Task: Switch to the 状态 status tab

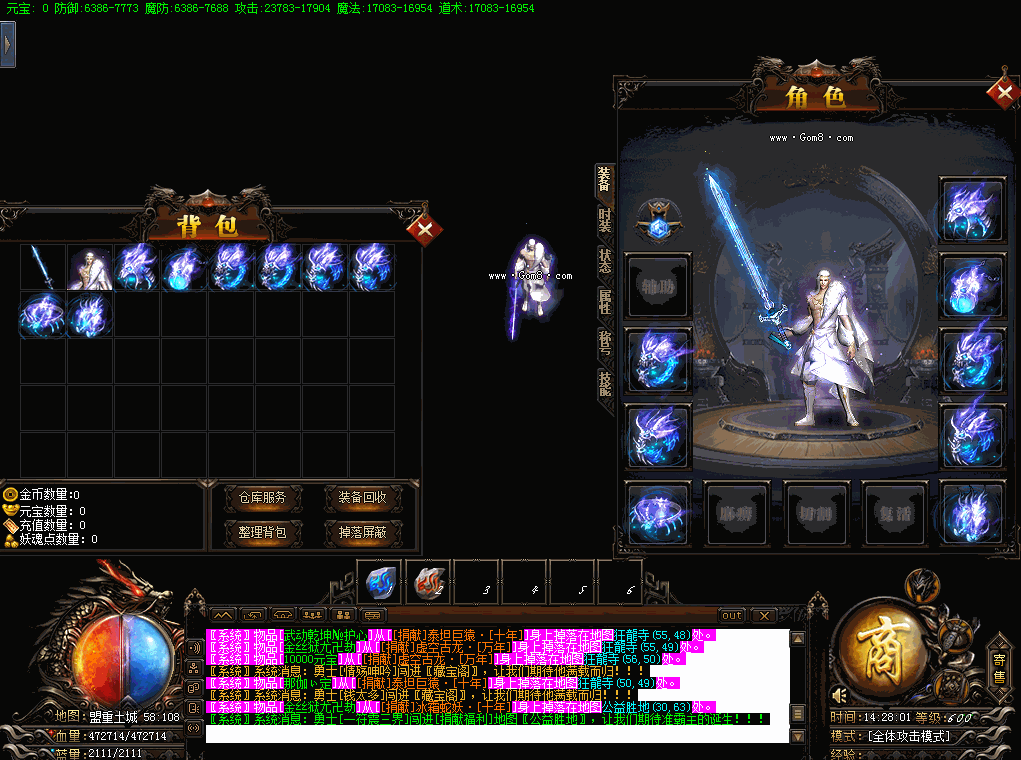Action: coord(605,260)
